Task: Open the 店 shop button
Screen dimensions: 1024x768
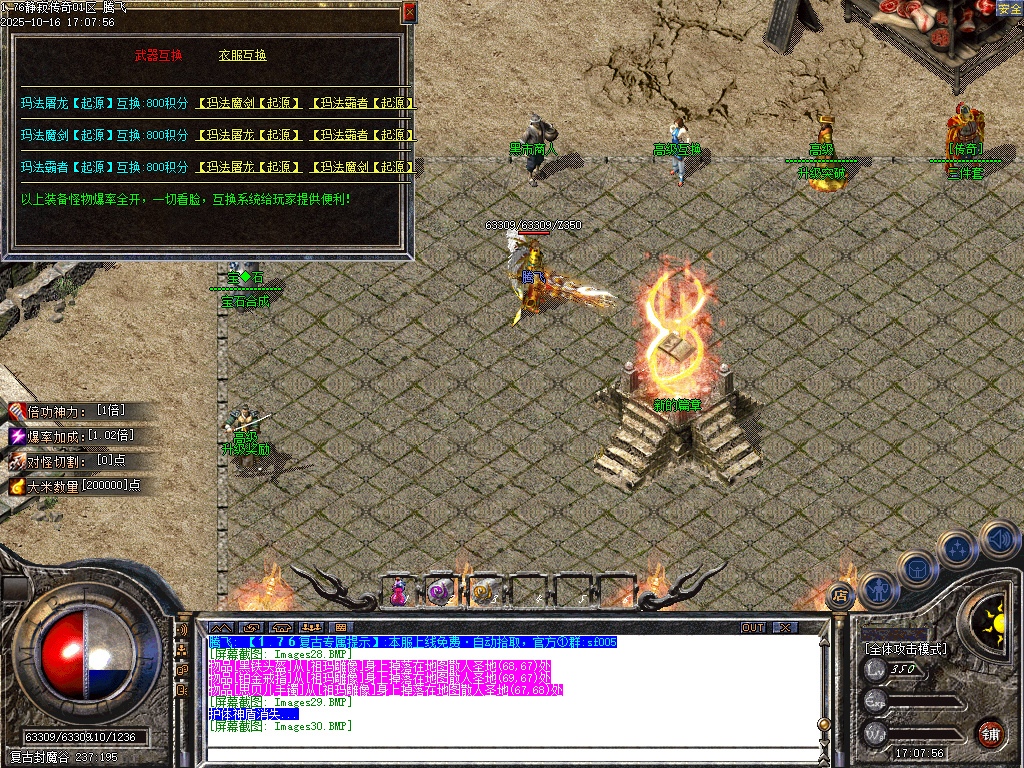Action: [x=838, y=596]
